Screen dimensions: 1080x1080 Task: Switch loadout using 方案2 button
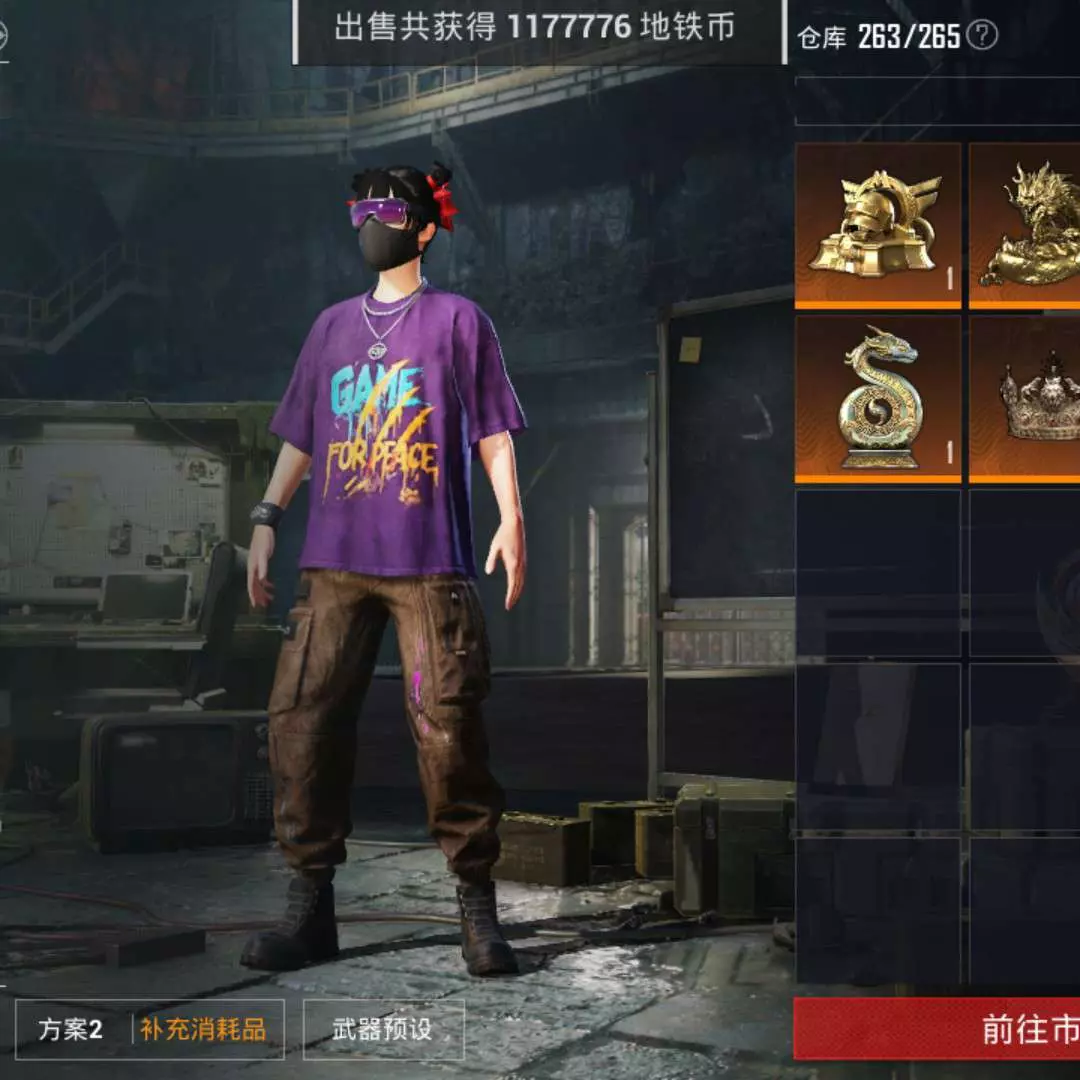click(71, 1030)
